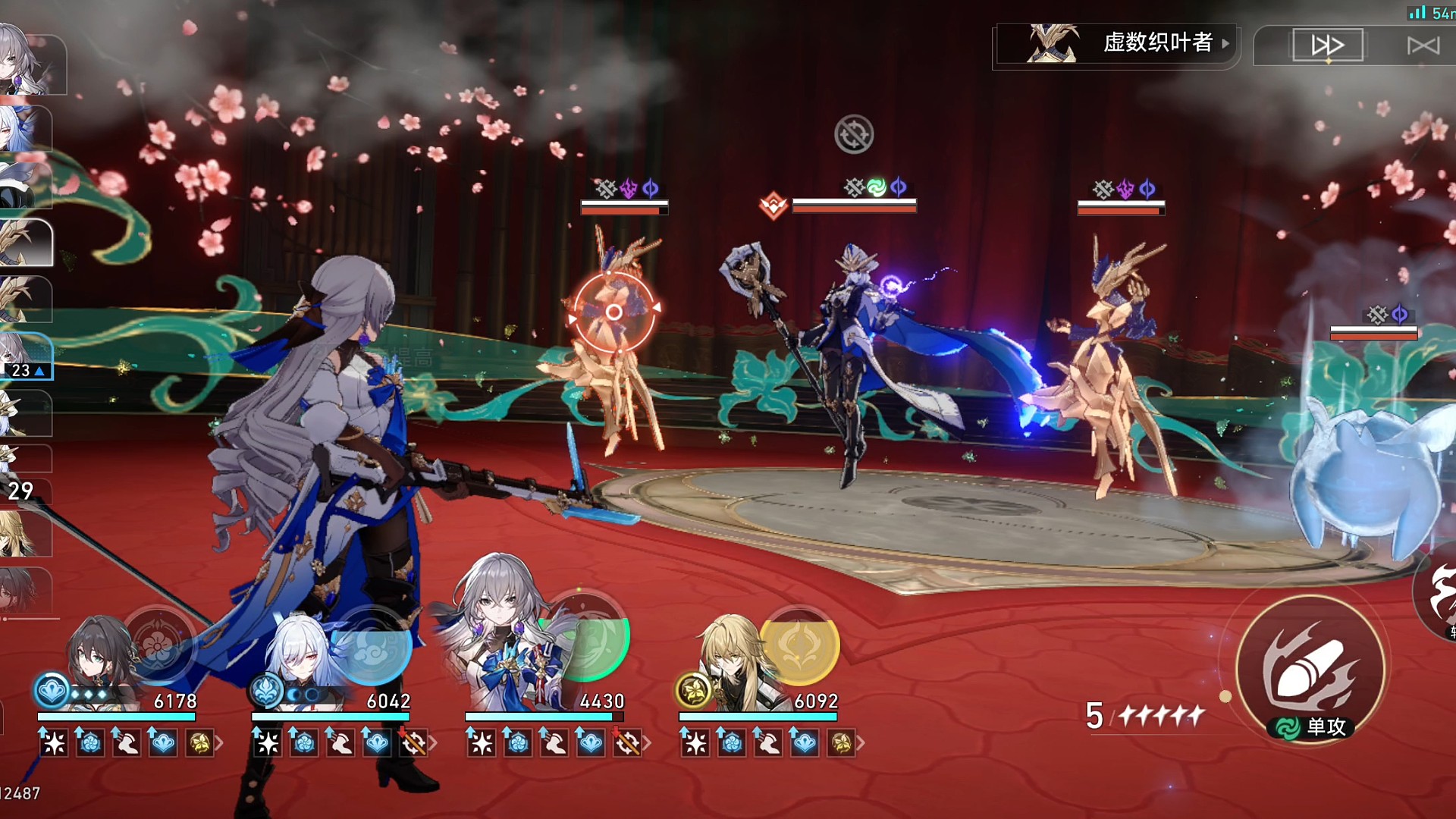The image size is (1456, 819).
Task: Expand buff list arrow beside the blonde character
Action: 861,743
